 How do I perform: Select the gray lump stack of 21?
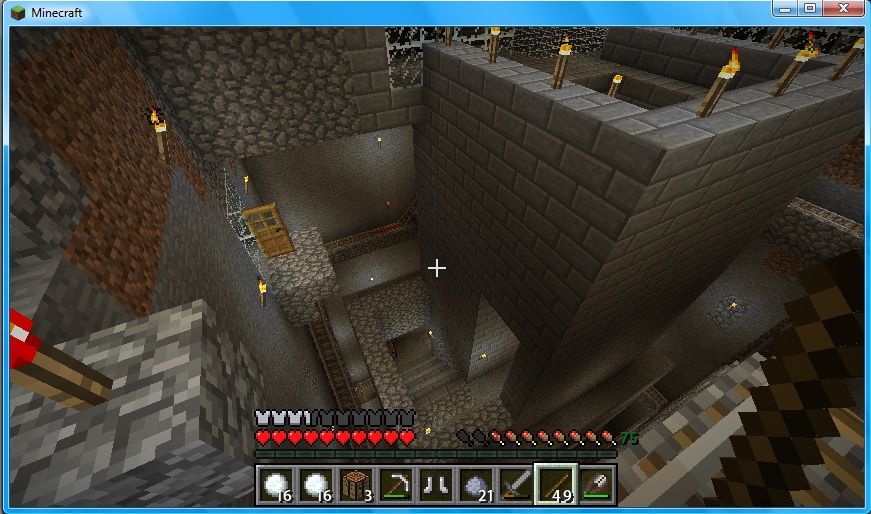click(x=475, y=484)
